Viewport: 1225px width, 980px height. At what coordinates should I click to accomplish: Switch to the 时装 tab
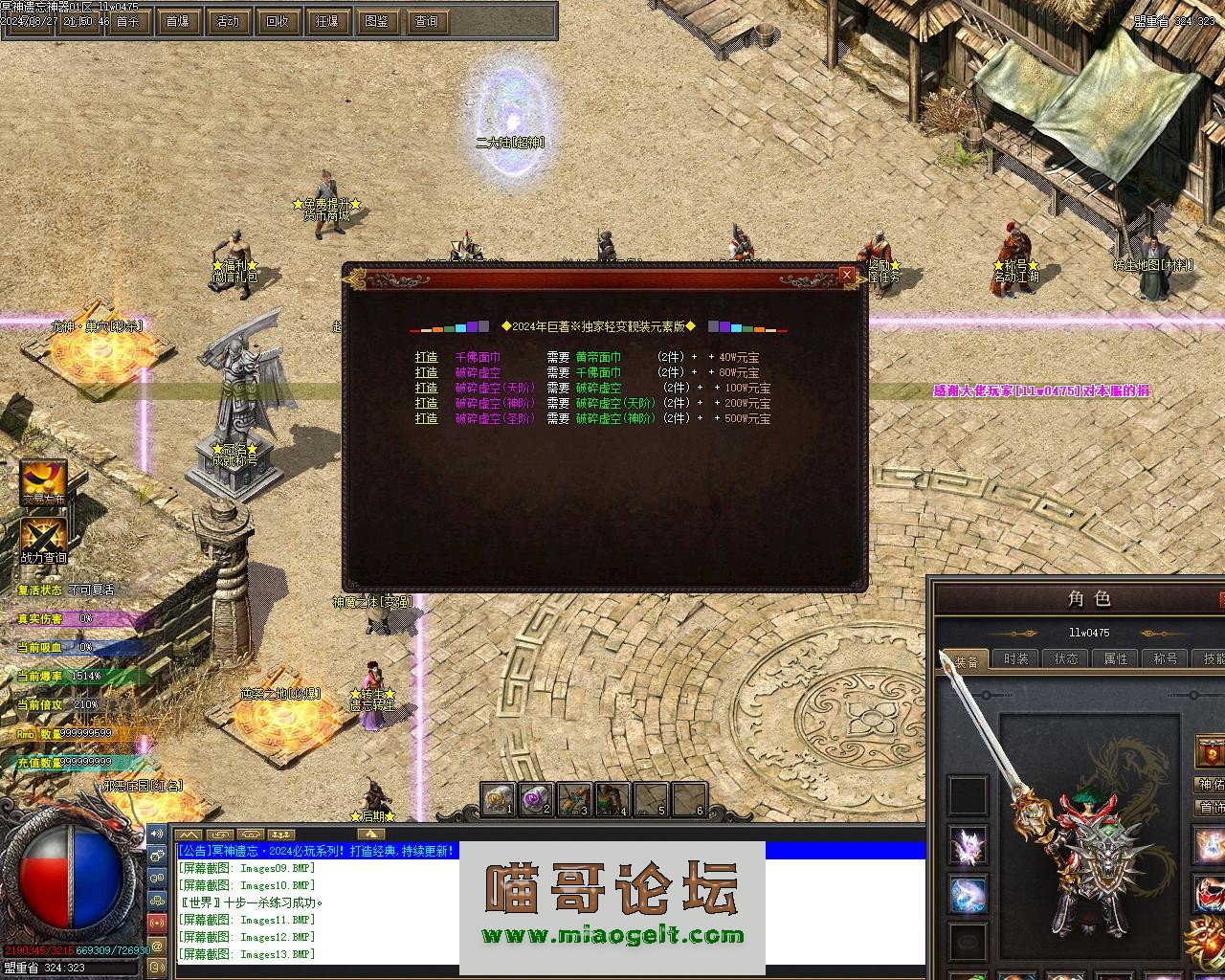pos(1015,658)
